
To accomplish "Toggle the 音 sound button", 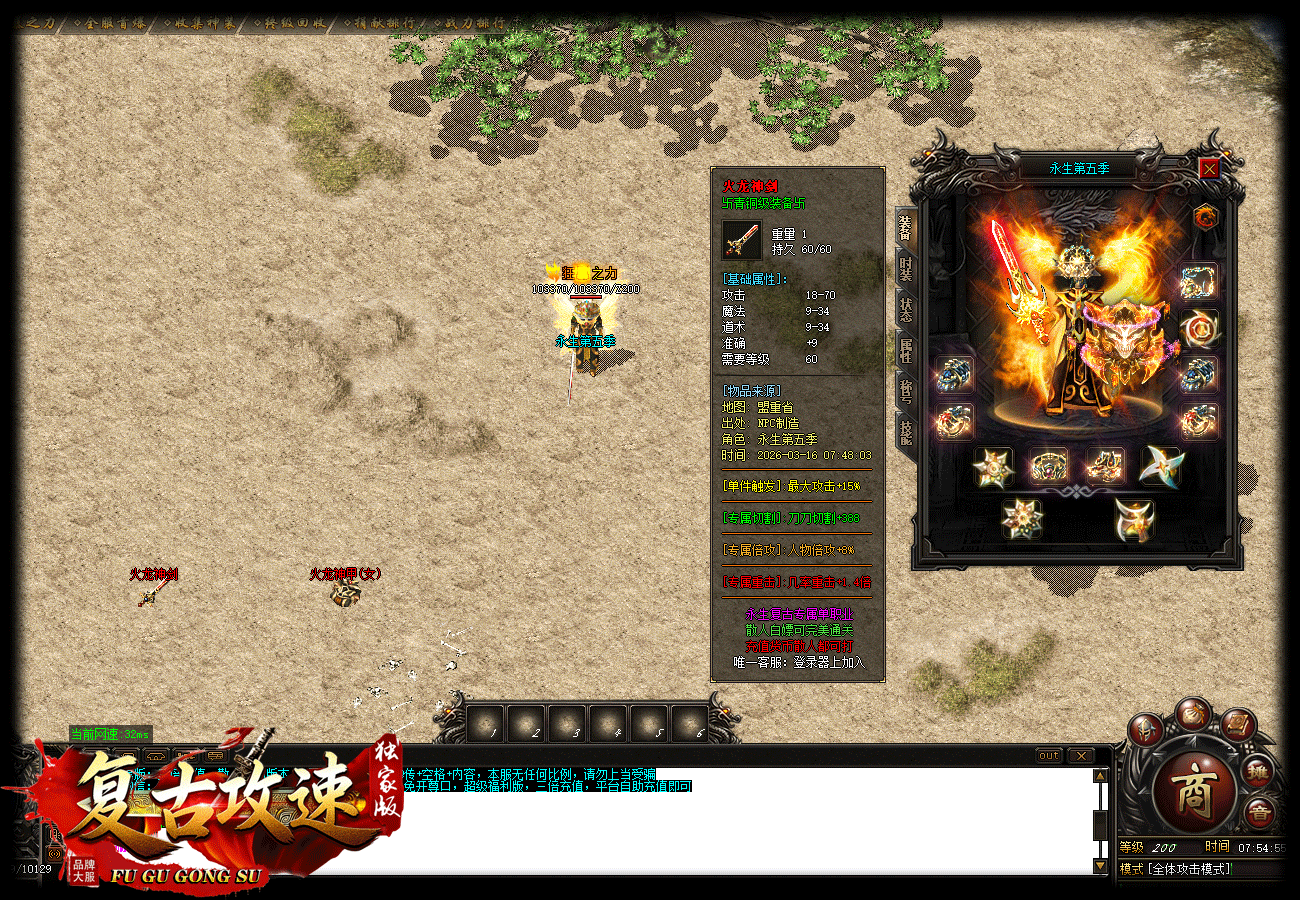I will click(1259, 815).
